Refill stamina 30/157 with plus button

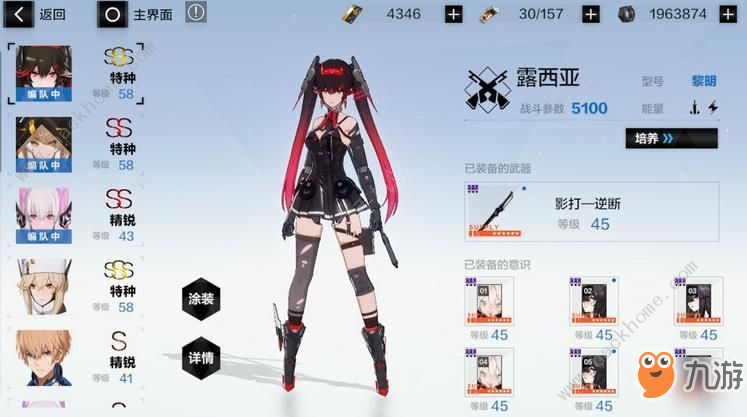[590, 14]
